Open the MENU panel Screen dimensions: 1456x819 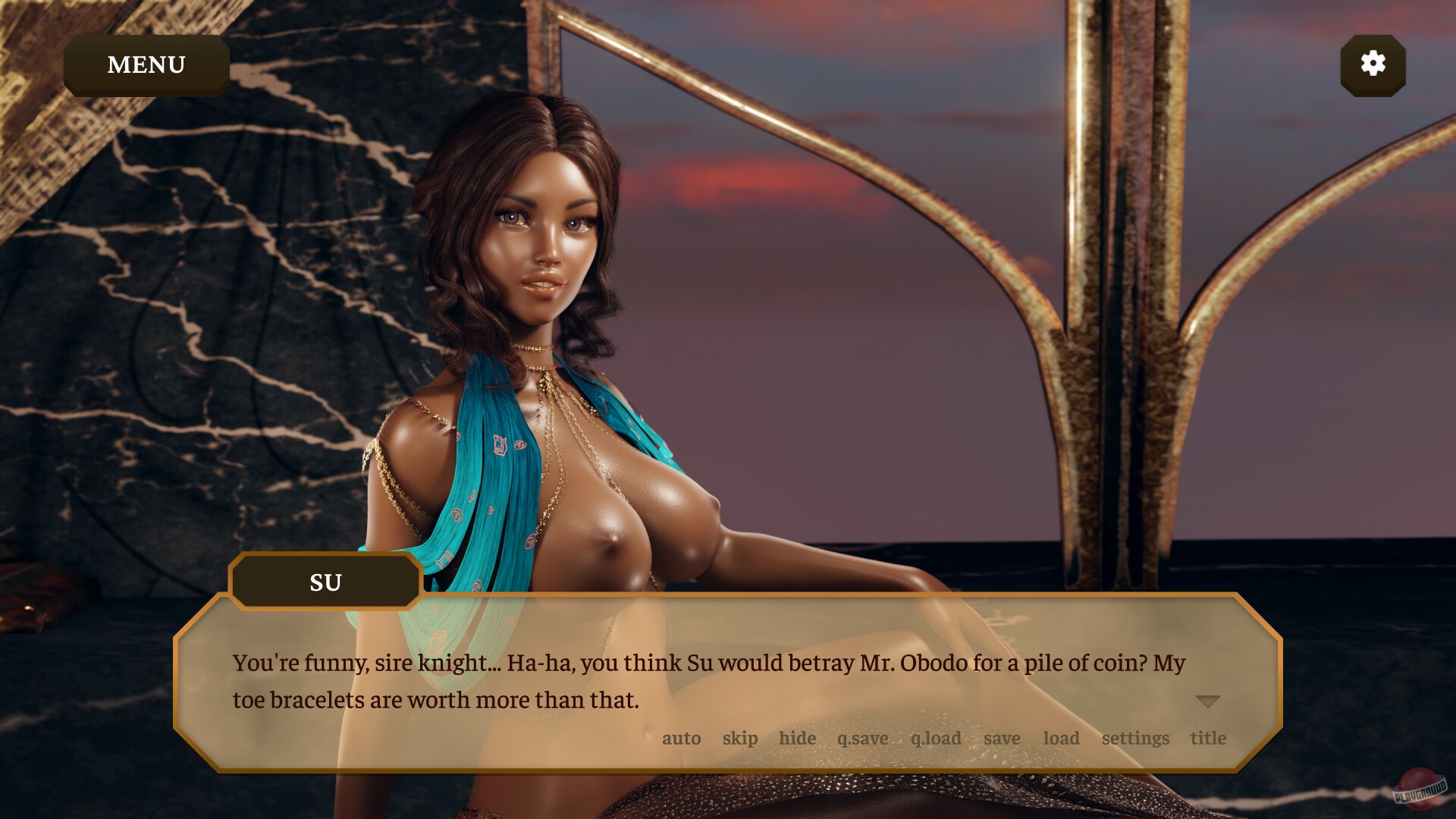[x=146, y=64]
